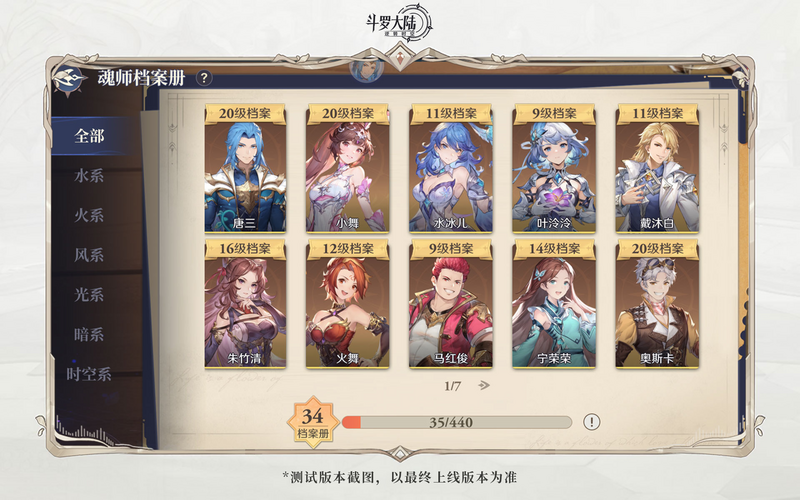Screen dimensions: 800x500
Task: Switch to the 水系 tab
Action: coord(90,176)
